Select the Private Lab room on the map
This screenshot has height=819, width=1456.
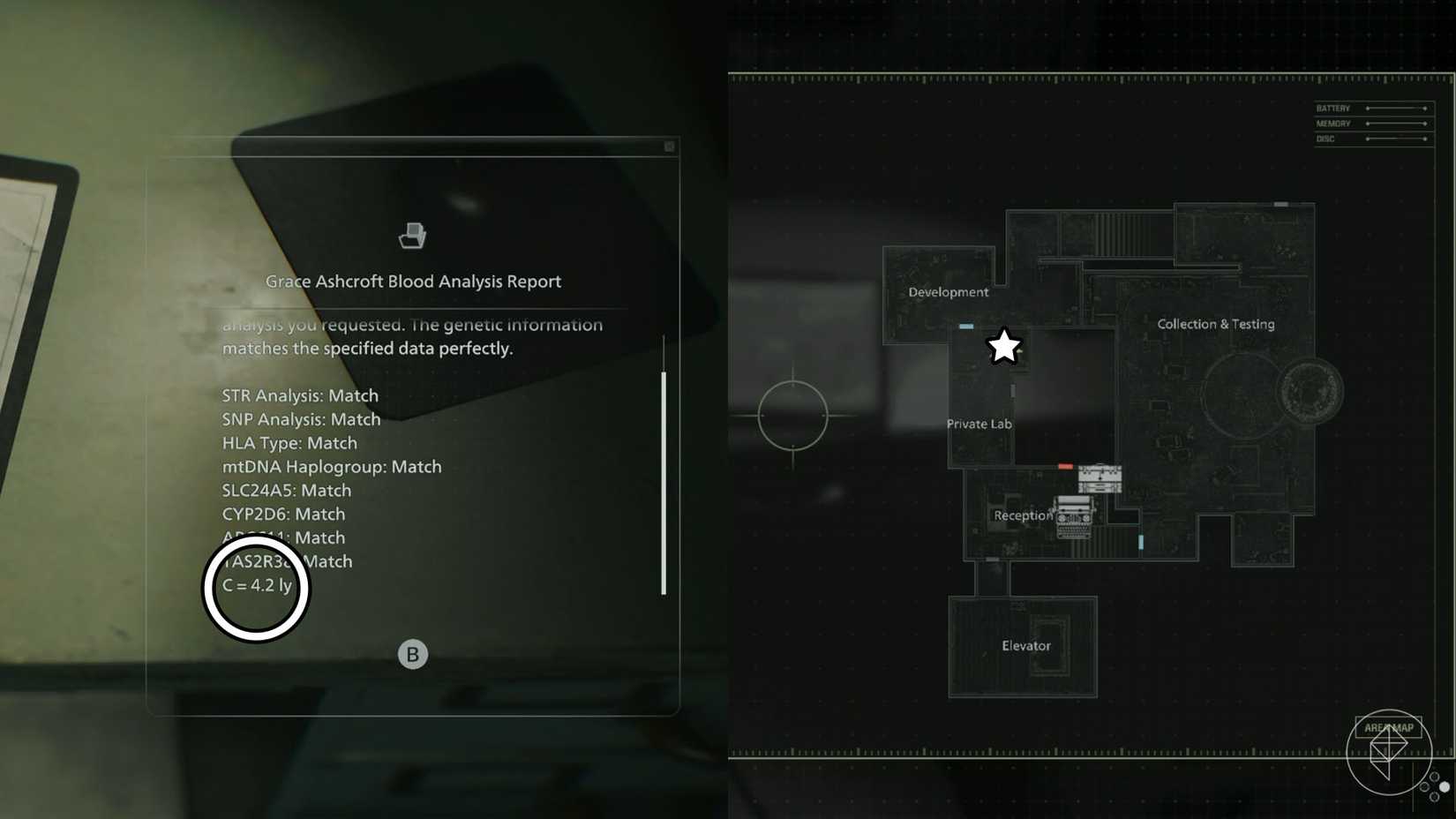979,424
